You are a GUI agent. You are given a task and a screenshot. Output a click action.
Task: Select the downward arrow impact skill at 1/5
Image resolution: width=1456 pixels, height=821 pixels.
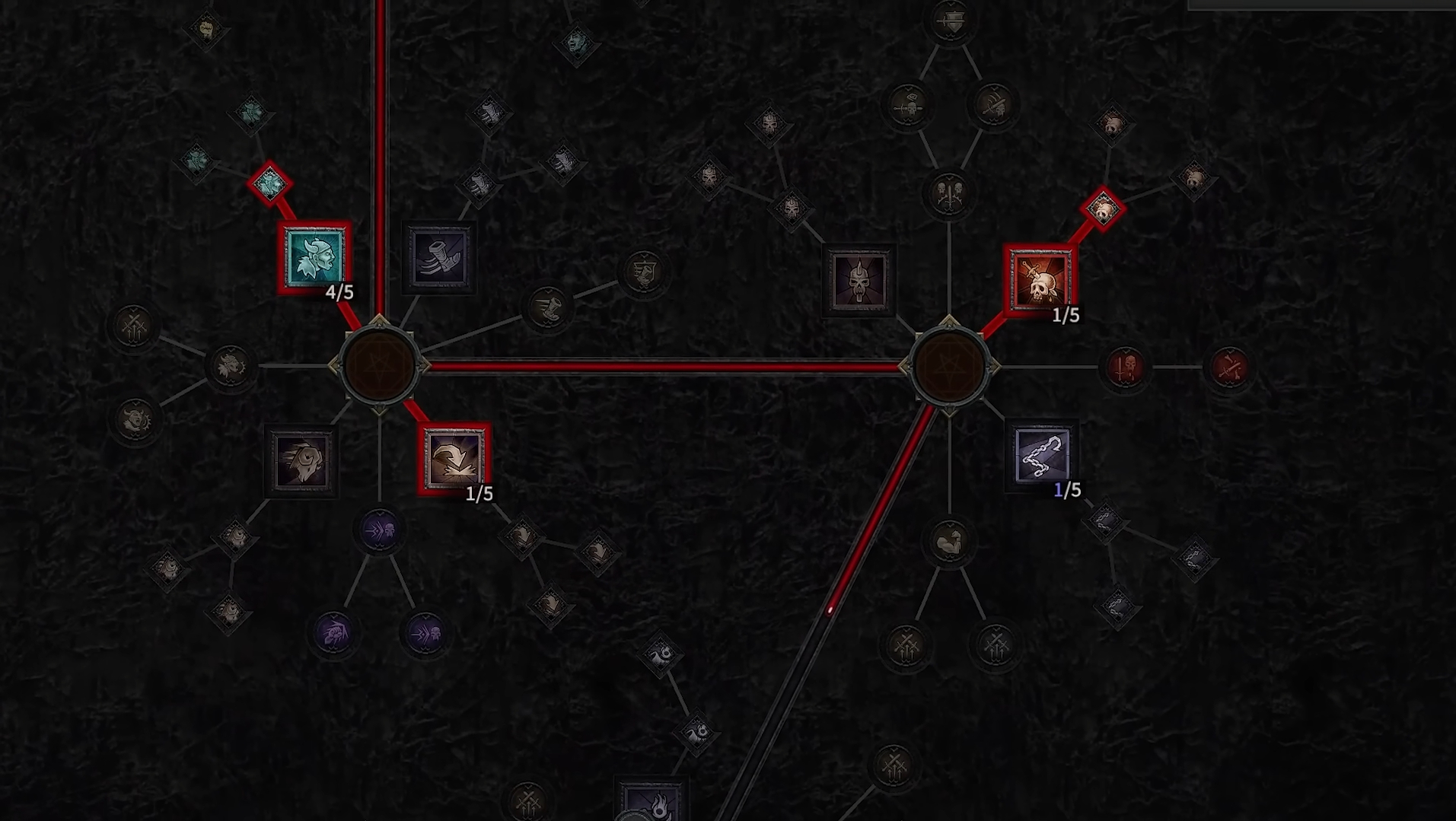[454, 459]
